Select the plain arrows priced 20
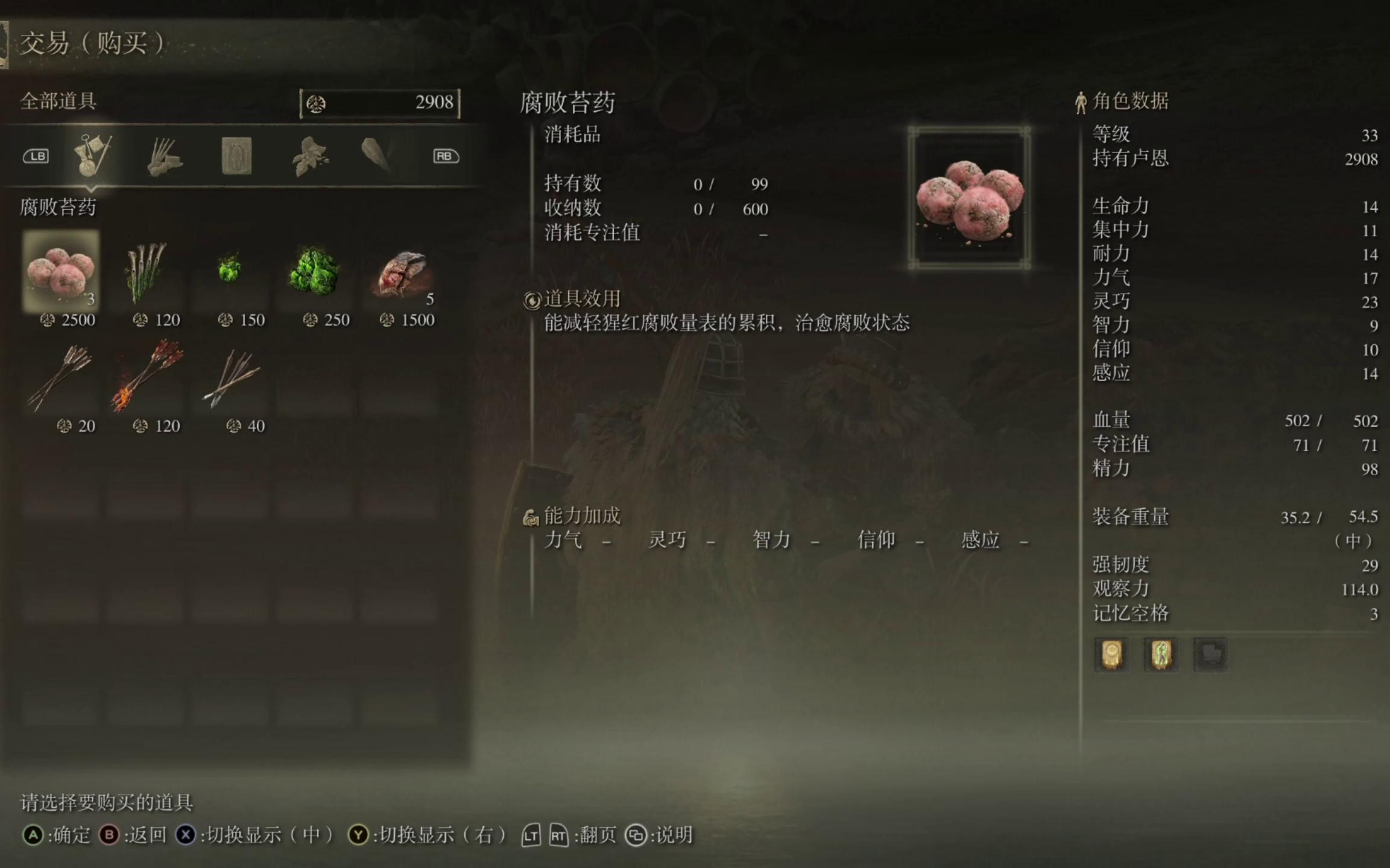The width and height of the screenshot is (1390, 868). tap(61, 377)
